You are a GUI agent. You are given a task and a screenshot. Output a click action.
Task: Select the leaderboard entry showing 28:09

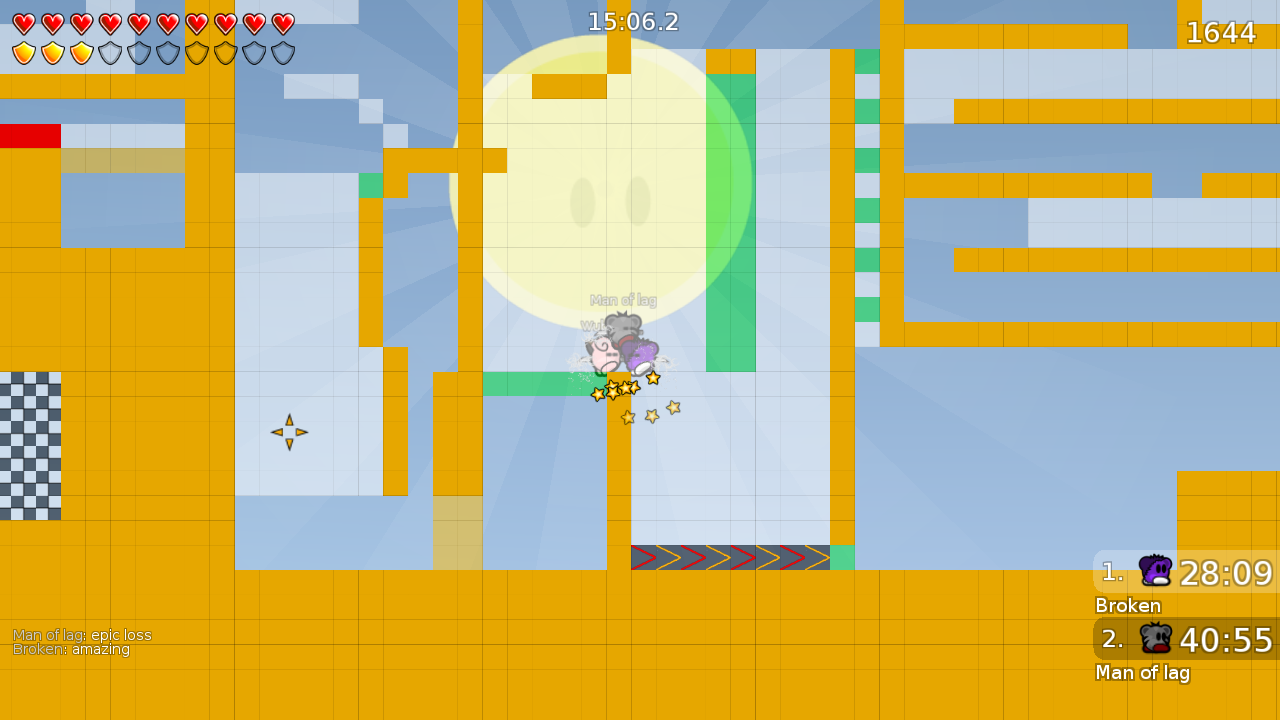(1228, 571)
